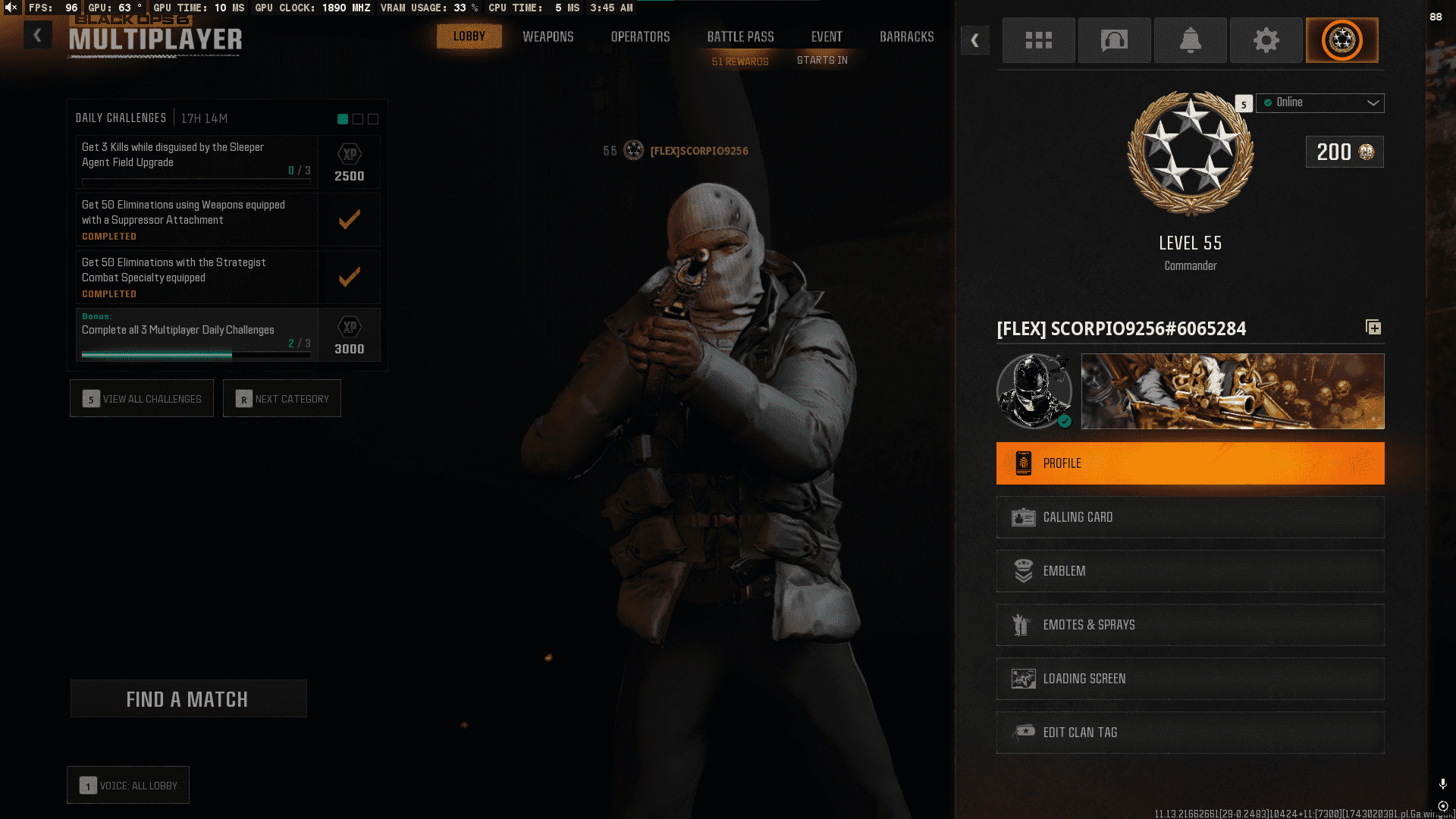Collapse the right identity panel chevron
Viewport: 1456px width, 819px height.
[975, 41]
